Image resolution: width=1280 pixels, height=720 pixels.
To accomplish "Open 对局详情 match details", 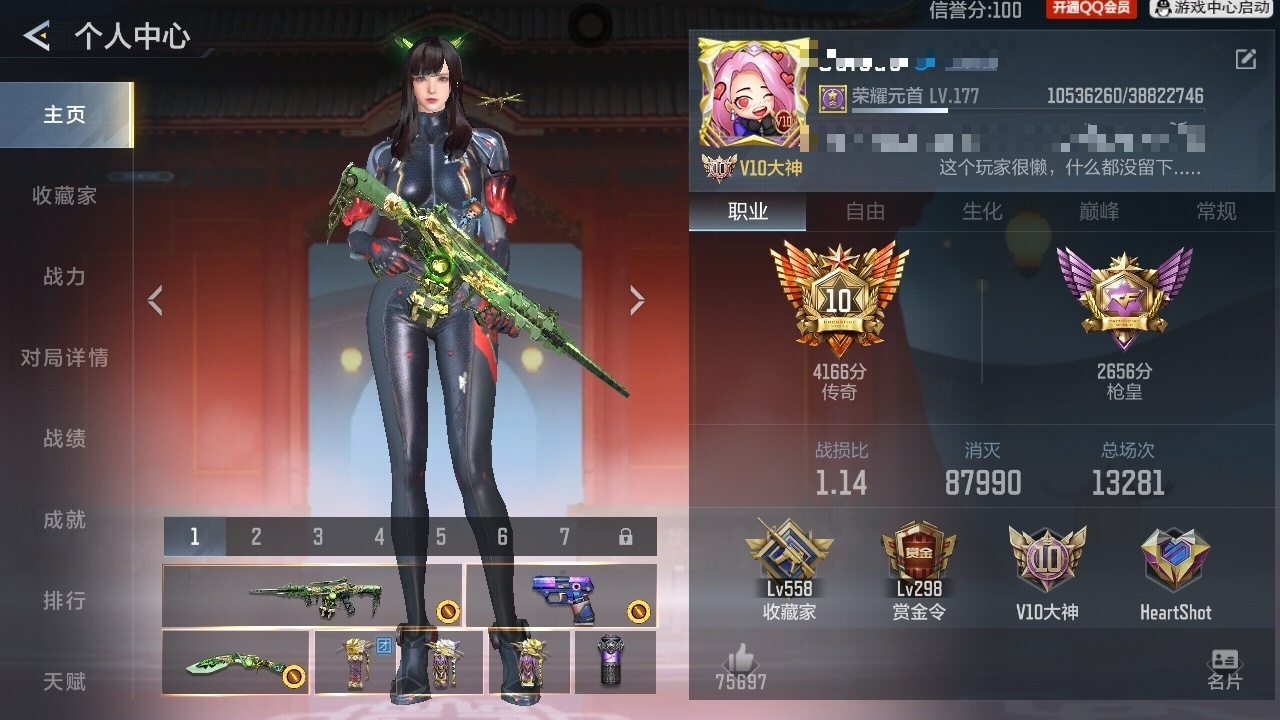I will pyautogui.click(x=65, y=358).
